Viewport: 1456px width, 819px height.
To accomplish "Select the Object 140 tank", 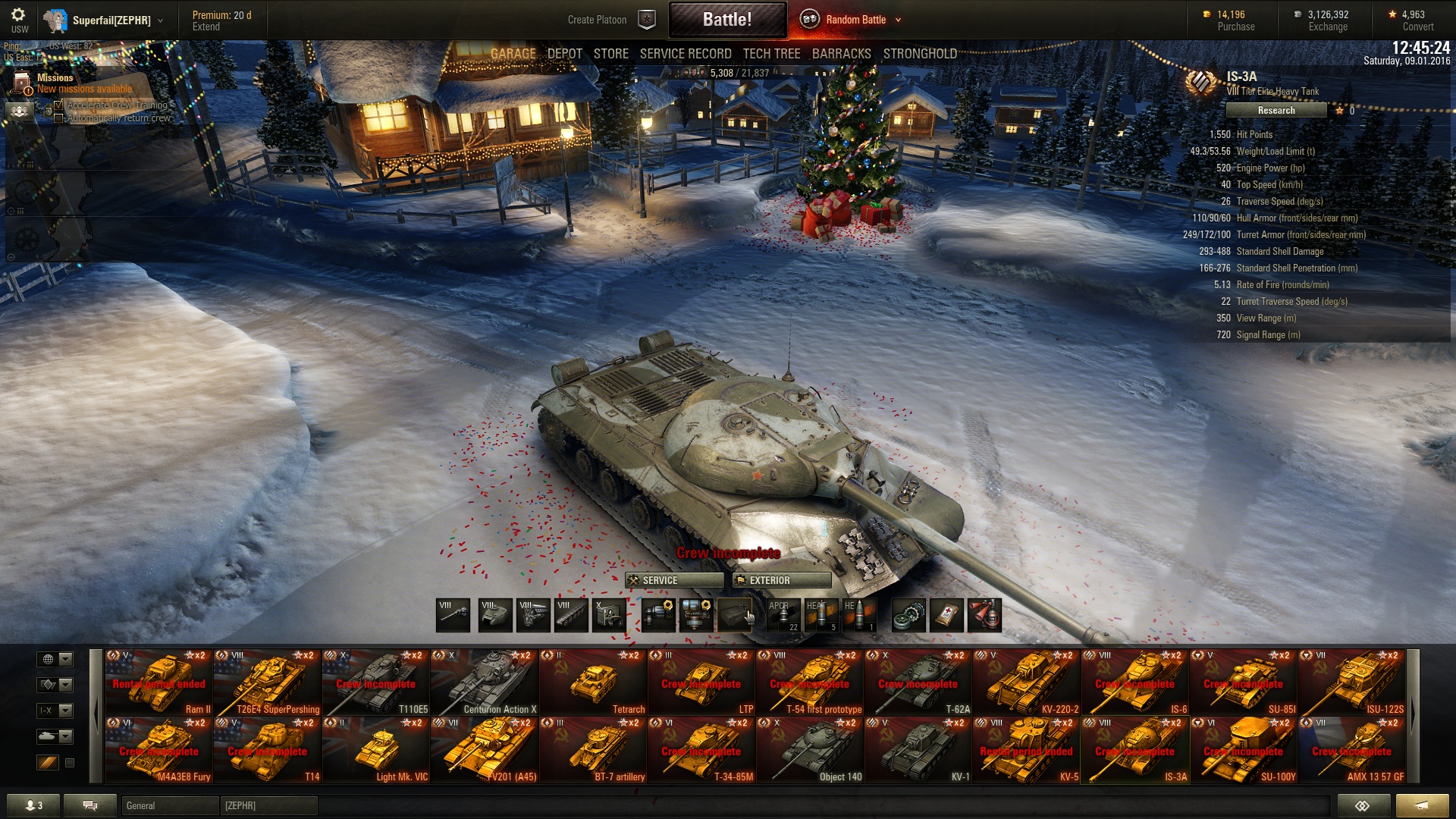I will (809, 751).
